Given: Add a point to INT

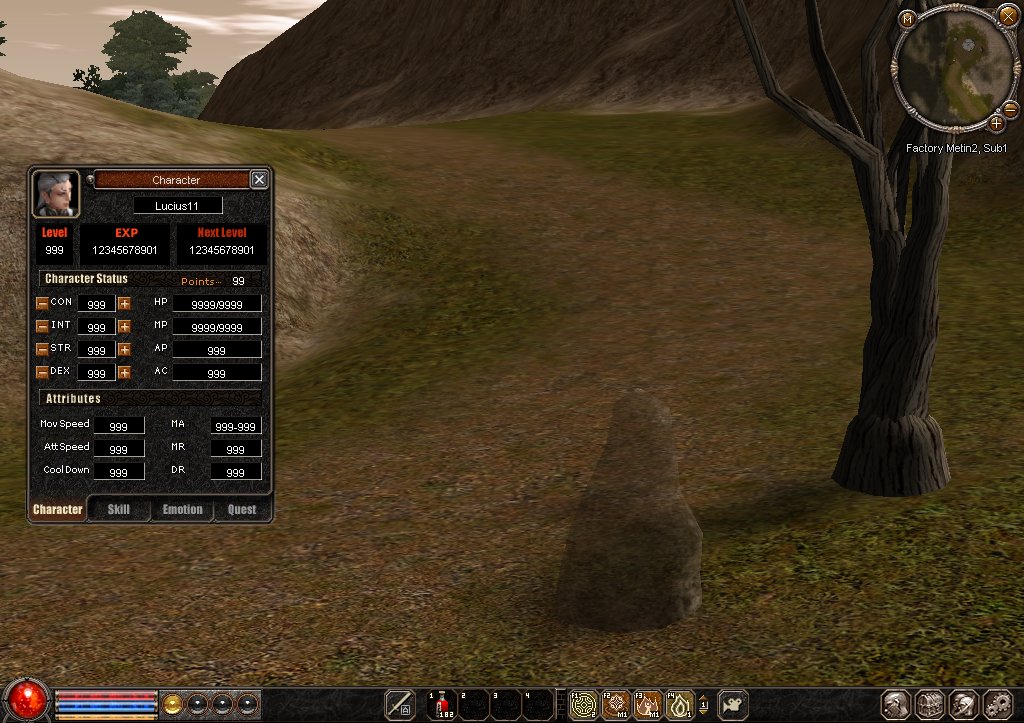Looking at the screenshot, I should [124, 326].
